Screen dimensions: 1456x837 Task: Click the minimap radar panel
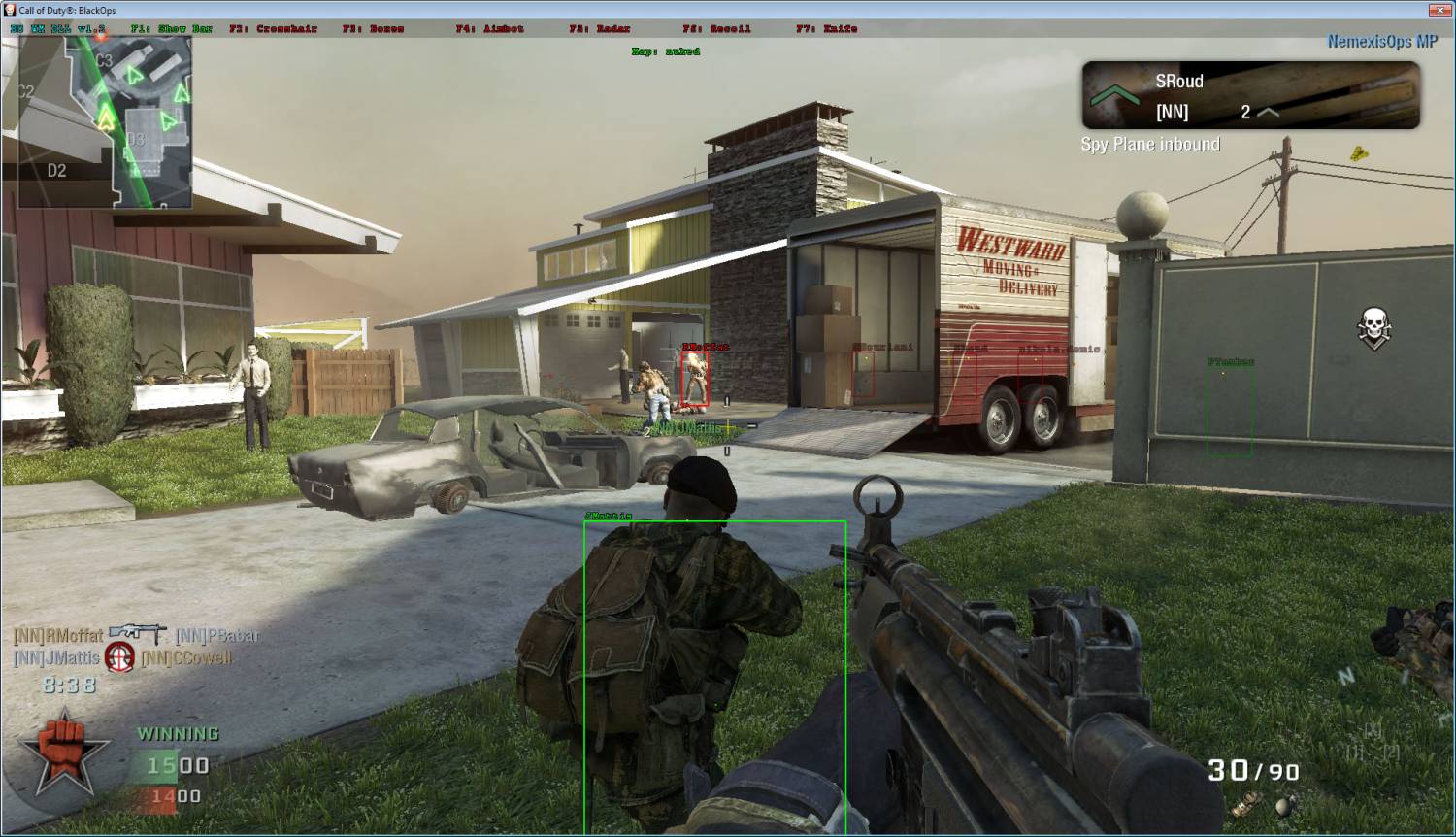[x=105, y=123]
